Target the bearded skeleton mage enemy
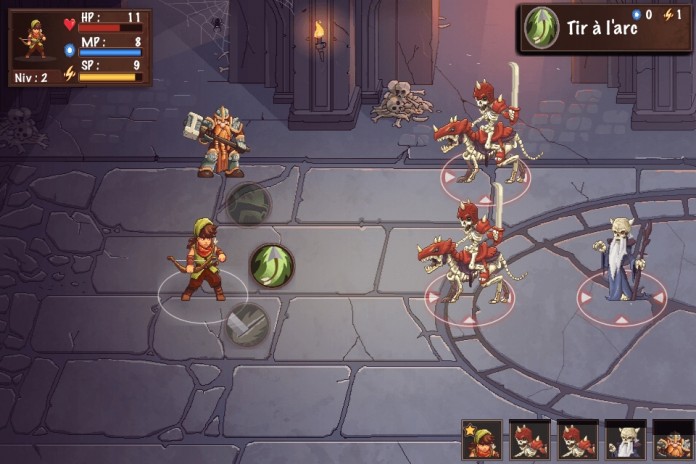696x464 pixels. pyautogui.click(x=620, y=262)
